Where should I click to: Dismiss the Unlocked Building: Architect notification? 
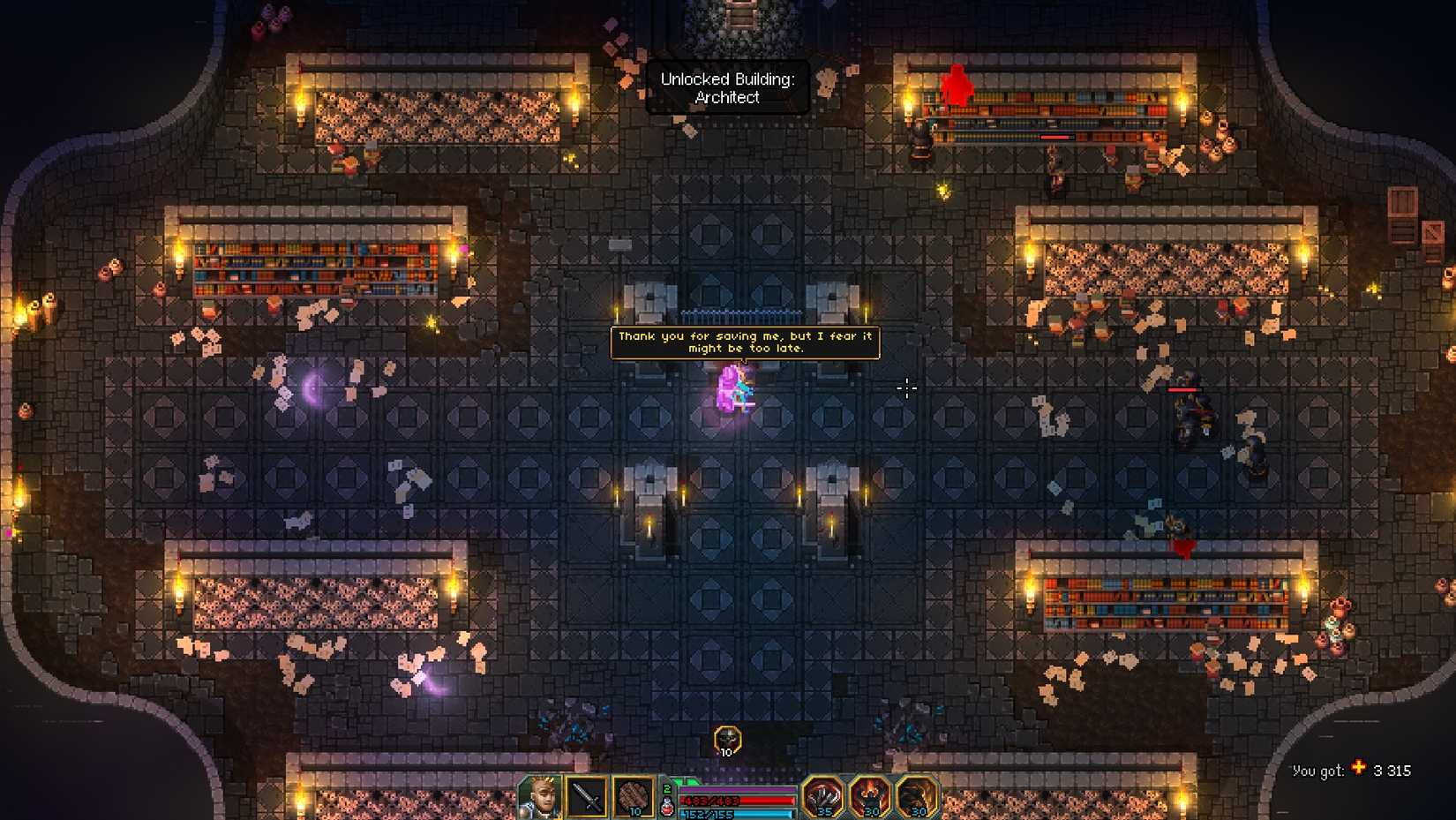pos(727,88)
